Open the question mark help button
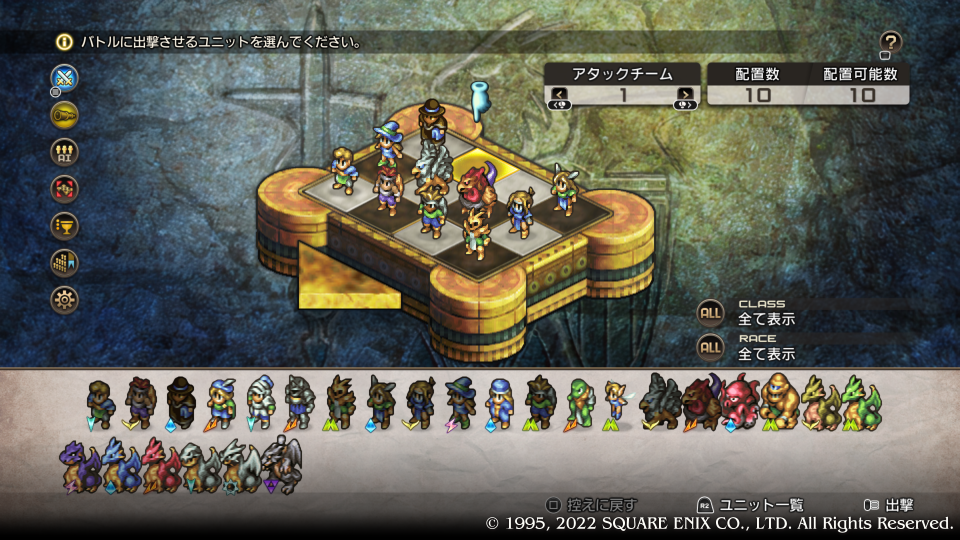Viewport: 960px width, 540px height. [891, 42]
